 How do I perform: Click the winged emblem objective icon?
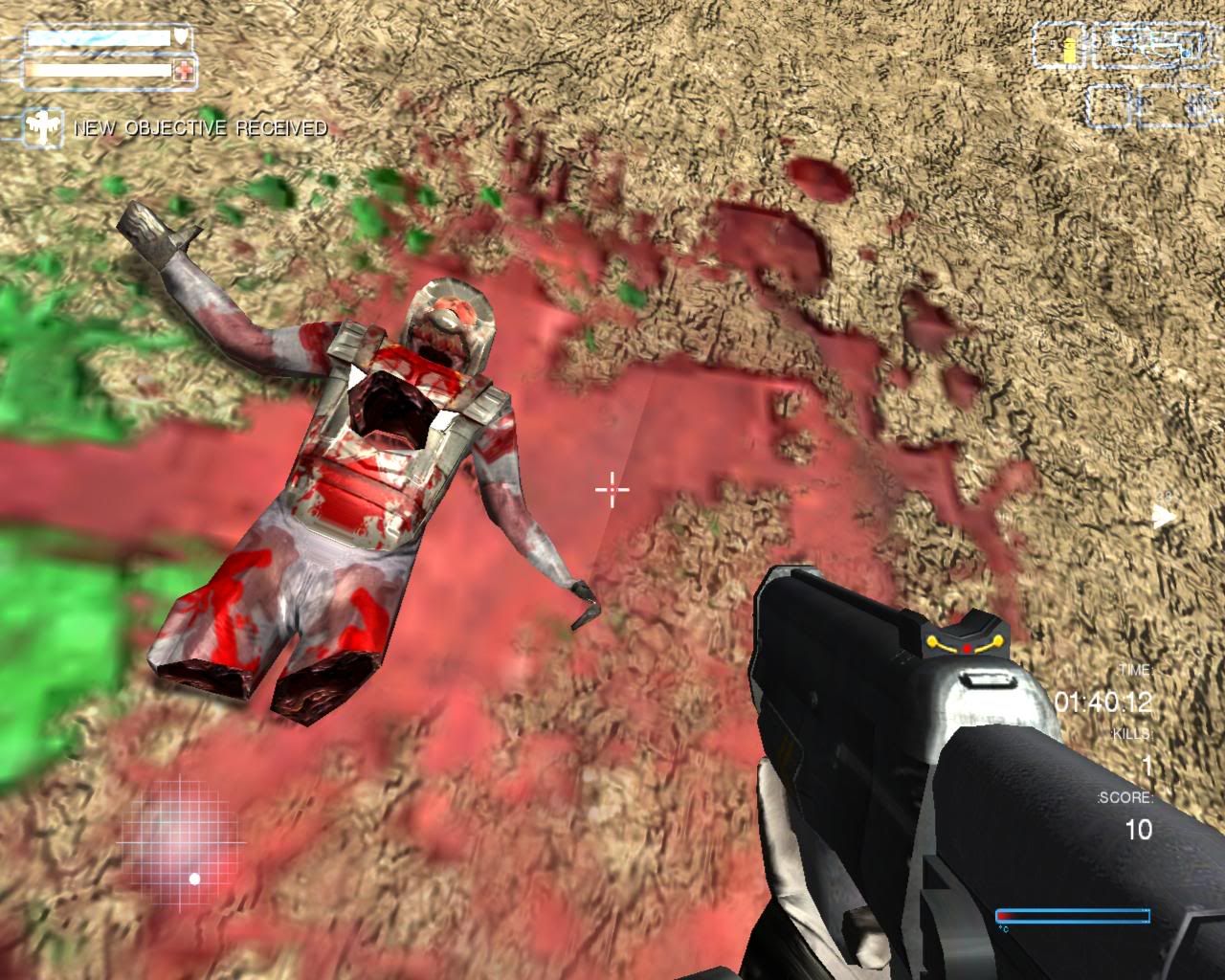tap(43, 126)
